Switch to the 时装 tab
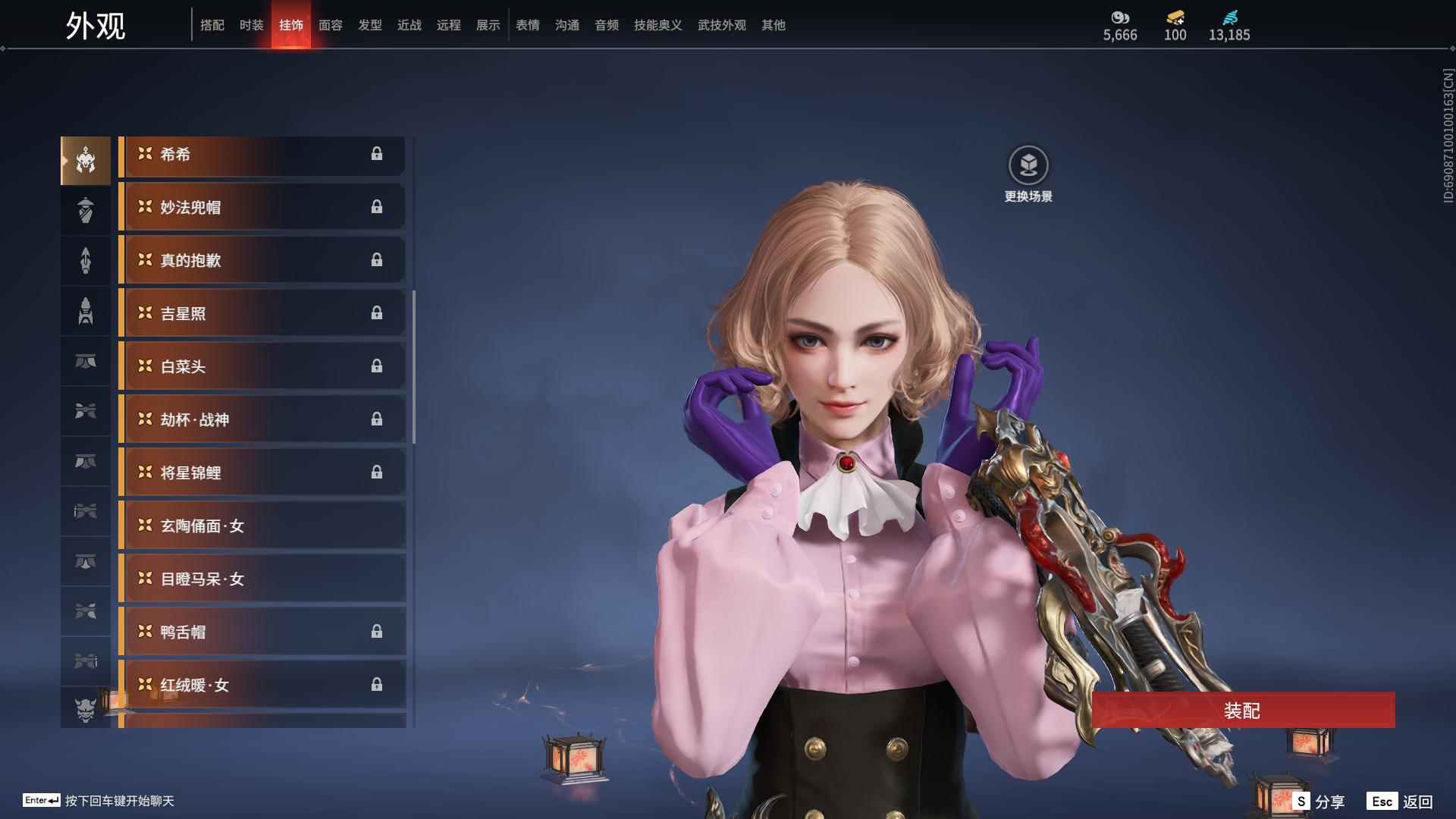Image resolution: width=1456 pixels, height=819 pixels. [251, 25]
